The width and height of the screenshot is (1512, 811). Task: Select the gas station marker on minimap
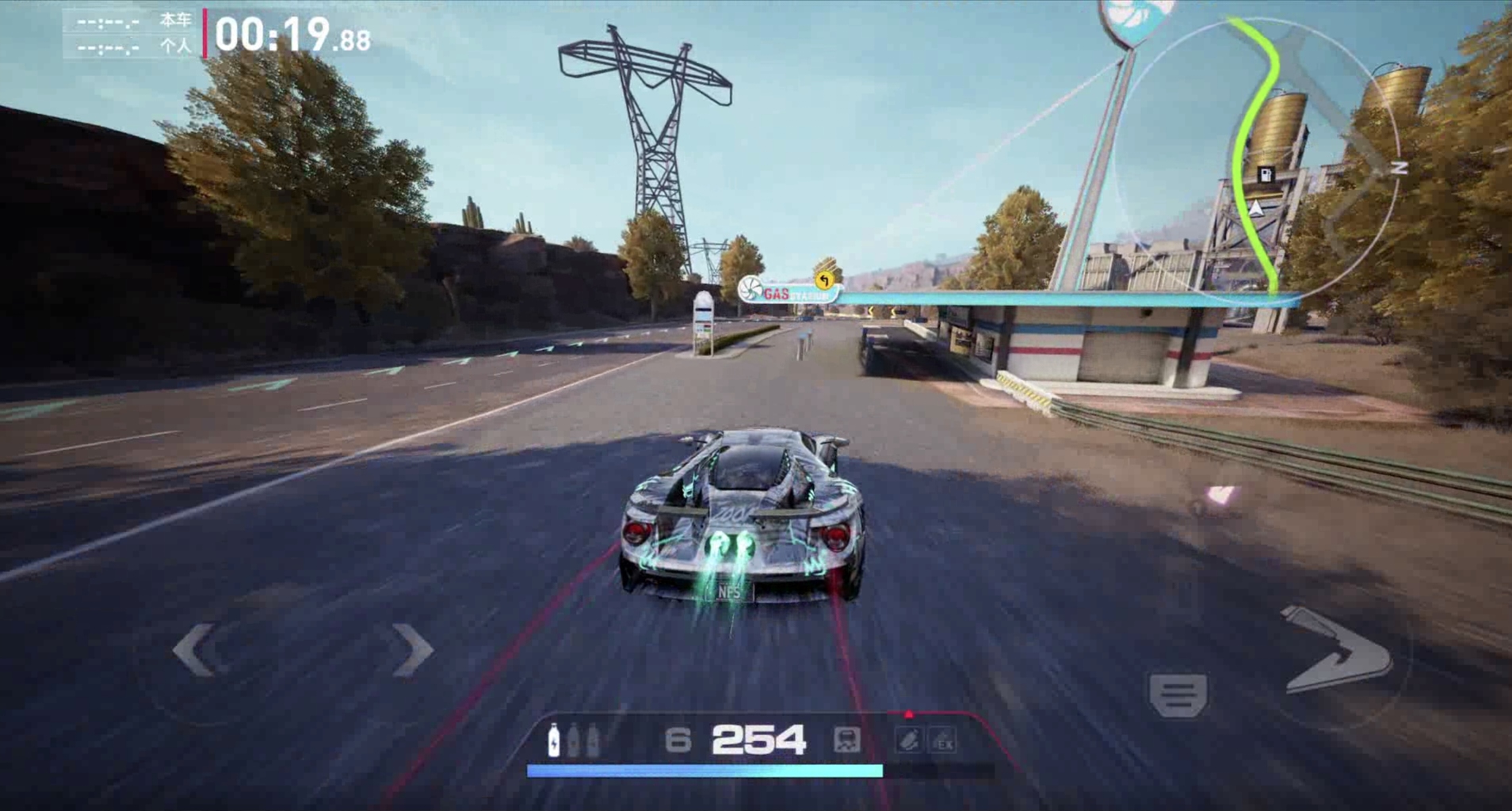(1266, 174)
